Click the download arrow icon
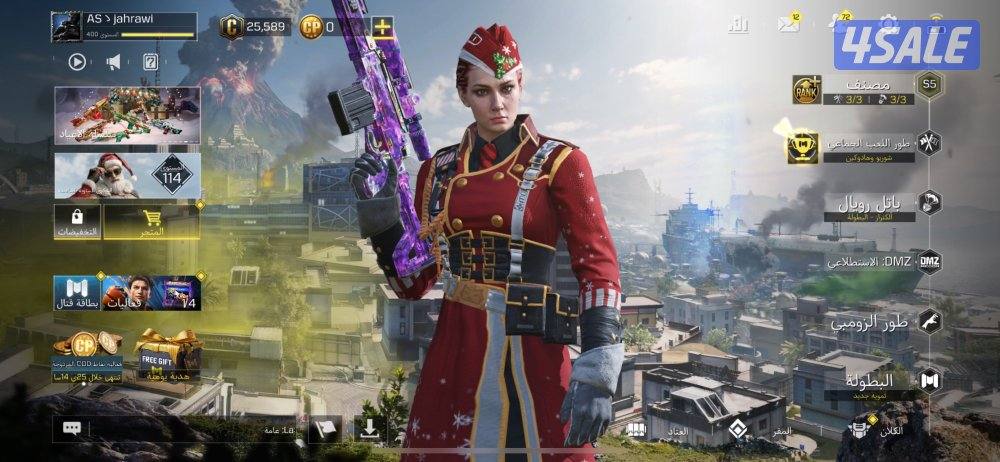 (370, 429)
